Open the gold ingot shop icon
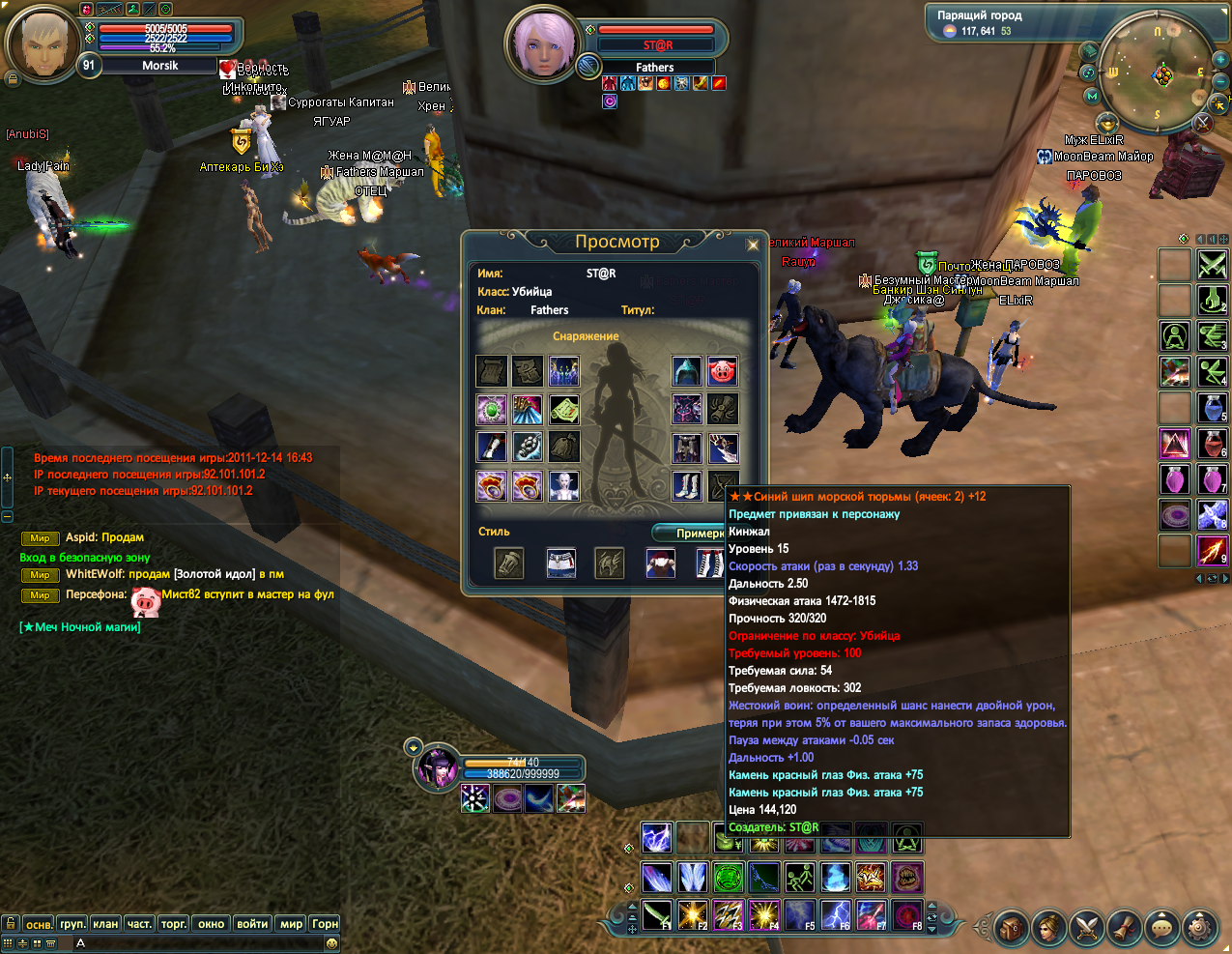This screenshot has width=1232, height=954. tap(1107, 123)
